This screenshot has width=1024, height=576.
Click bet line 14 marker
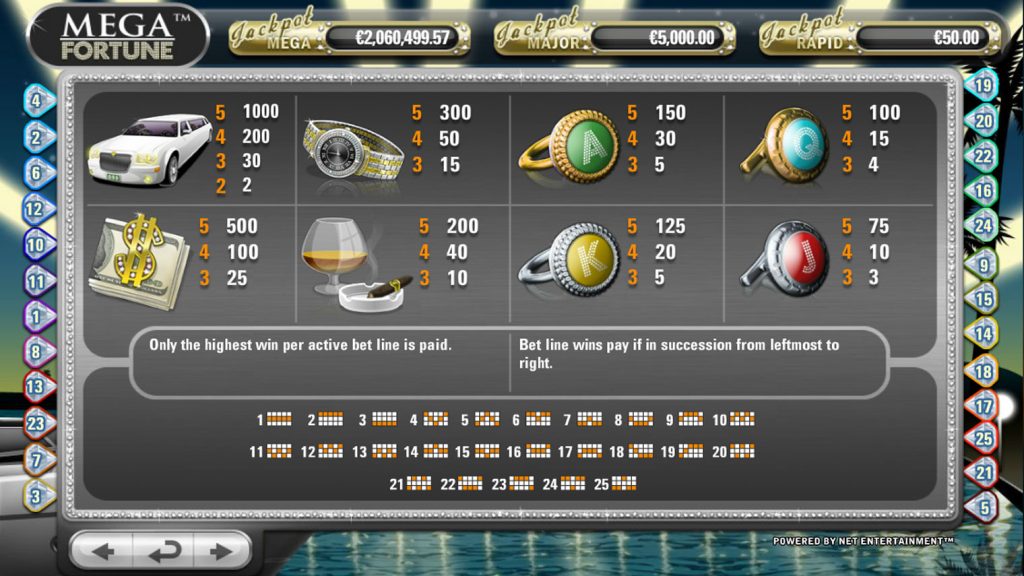point(984,334)
